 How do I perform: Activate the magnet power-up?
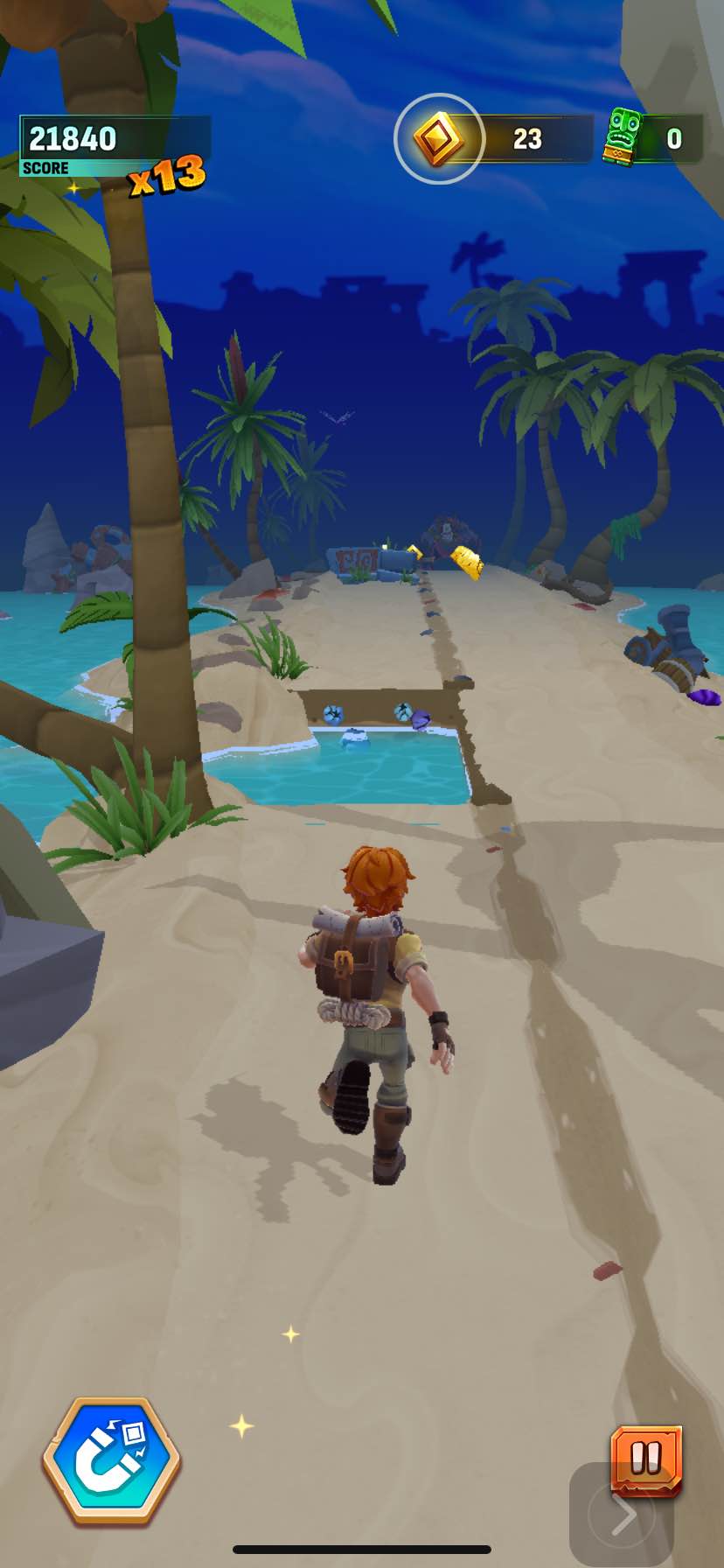coord(111,1463)
